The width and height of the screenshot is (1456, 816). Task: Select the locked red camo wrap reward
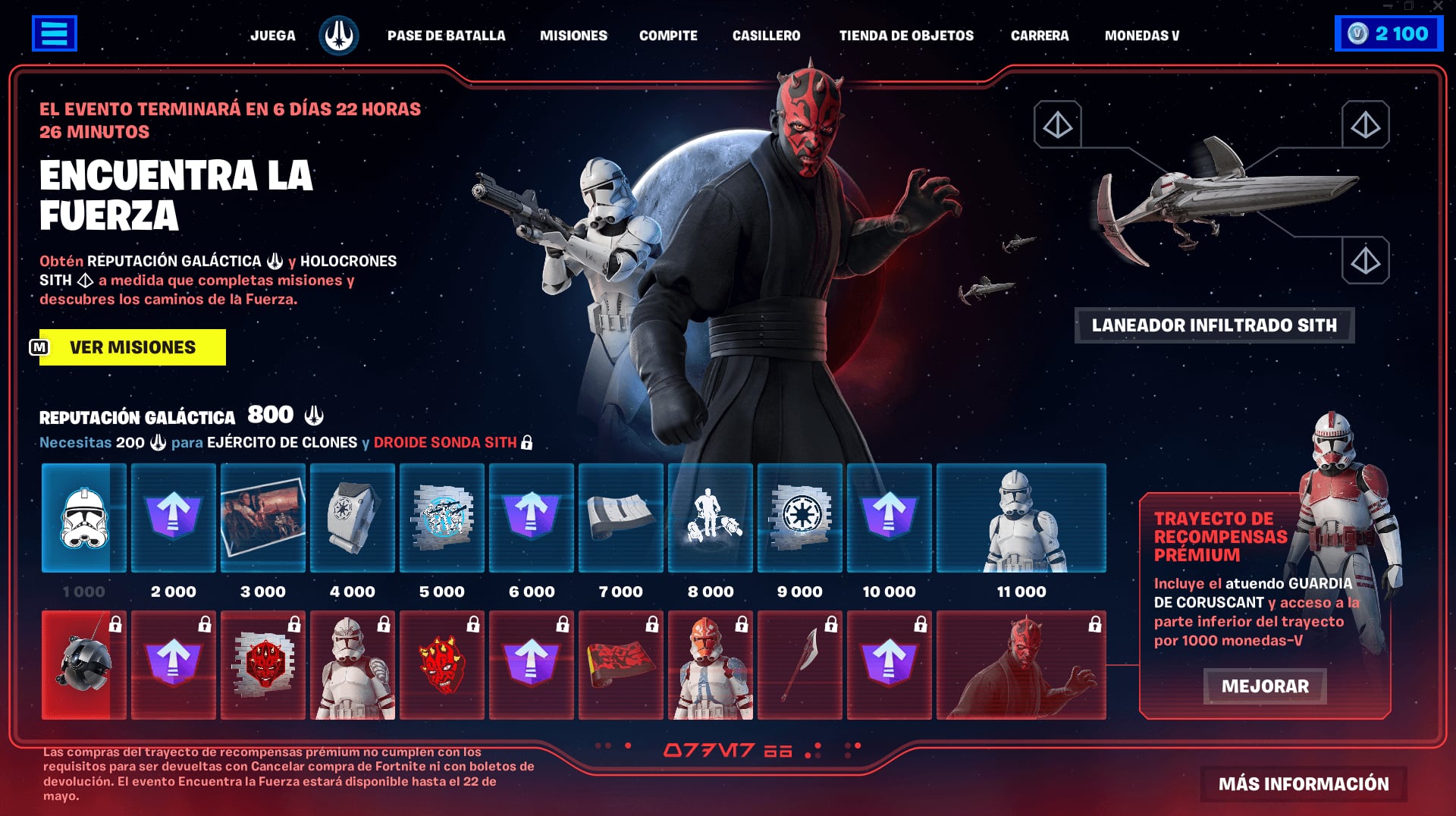click(620, 665)
